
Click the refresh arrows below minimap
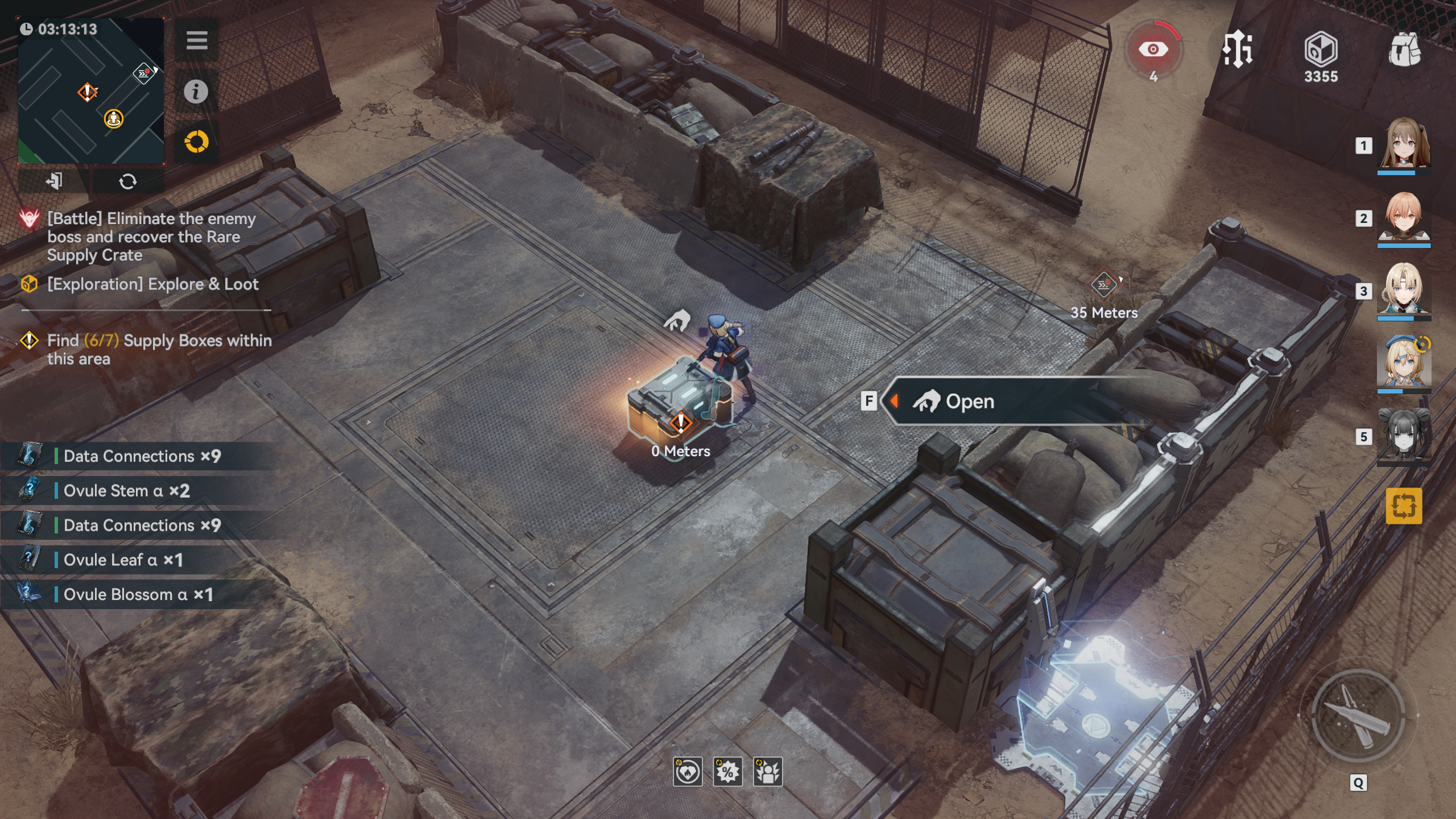[x=127, y=181]
